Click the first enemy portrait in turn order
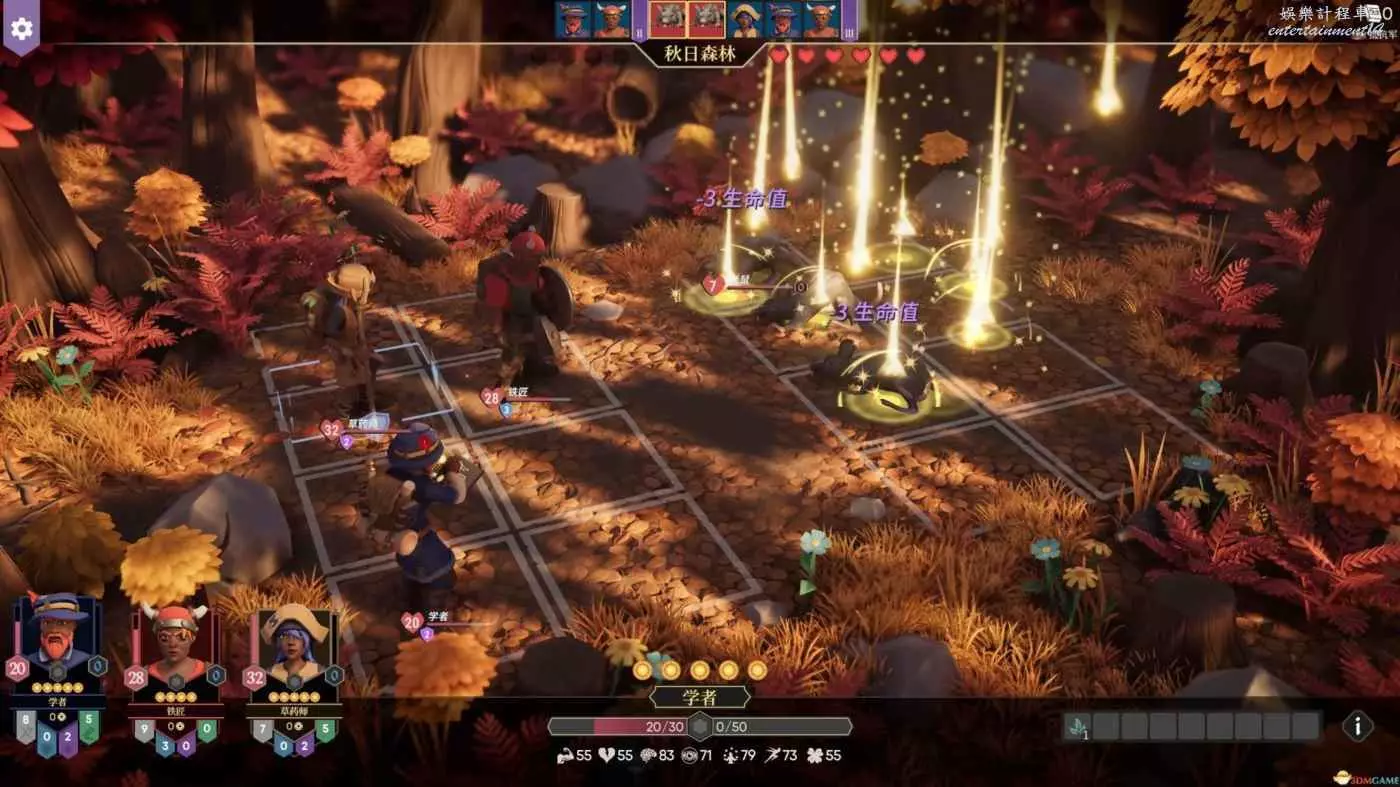 click(x=669, y=20)
